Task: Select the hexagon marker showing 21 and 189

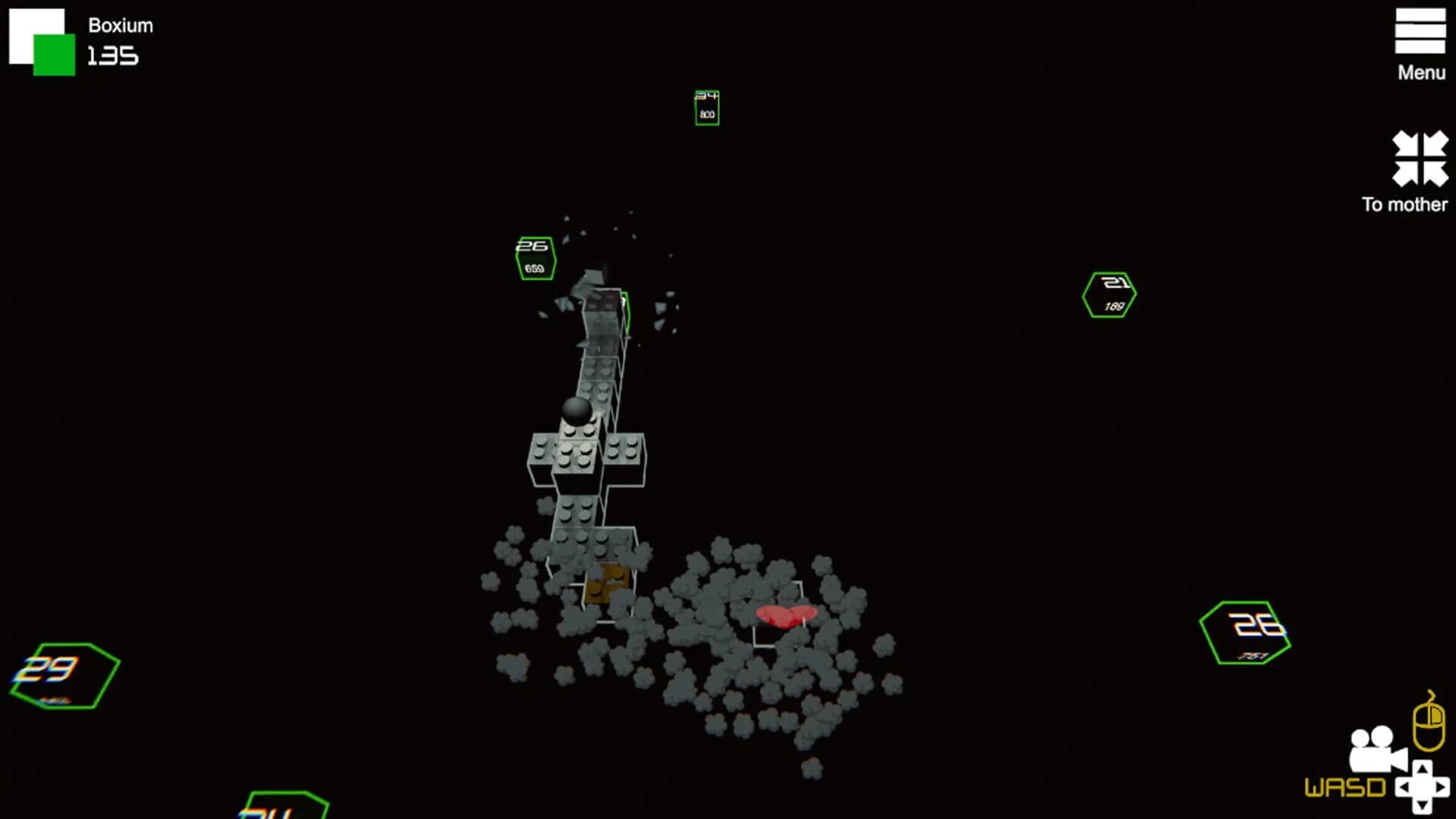Action: [1109, 294]
